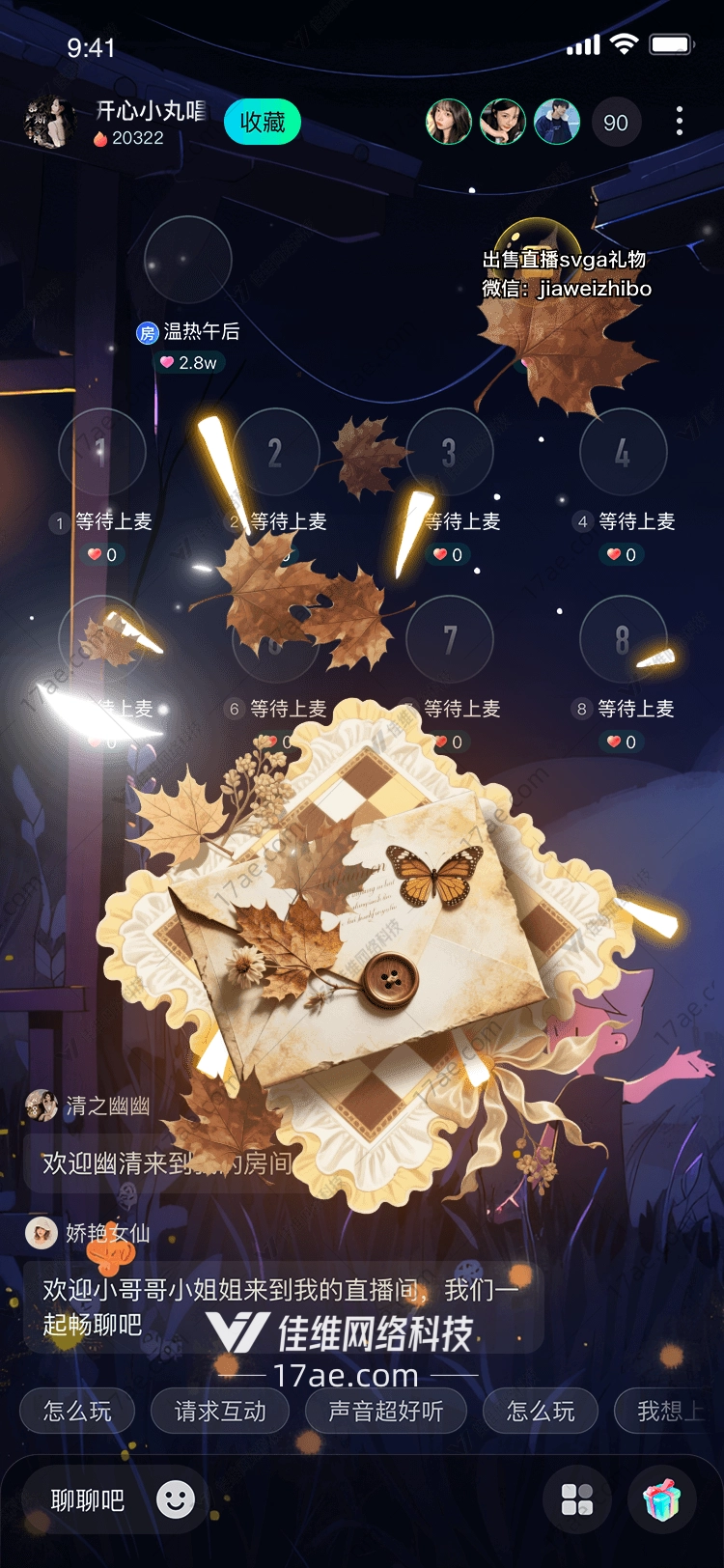Open the three-dot more options menu
The height and width of the screenshot is (1568, 724).
pos(680,121)
